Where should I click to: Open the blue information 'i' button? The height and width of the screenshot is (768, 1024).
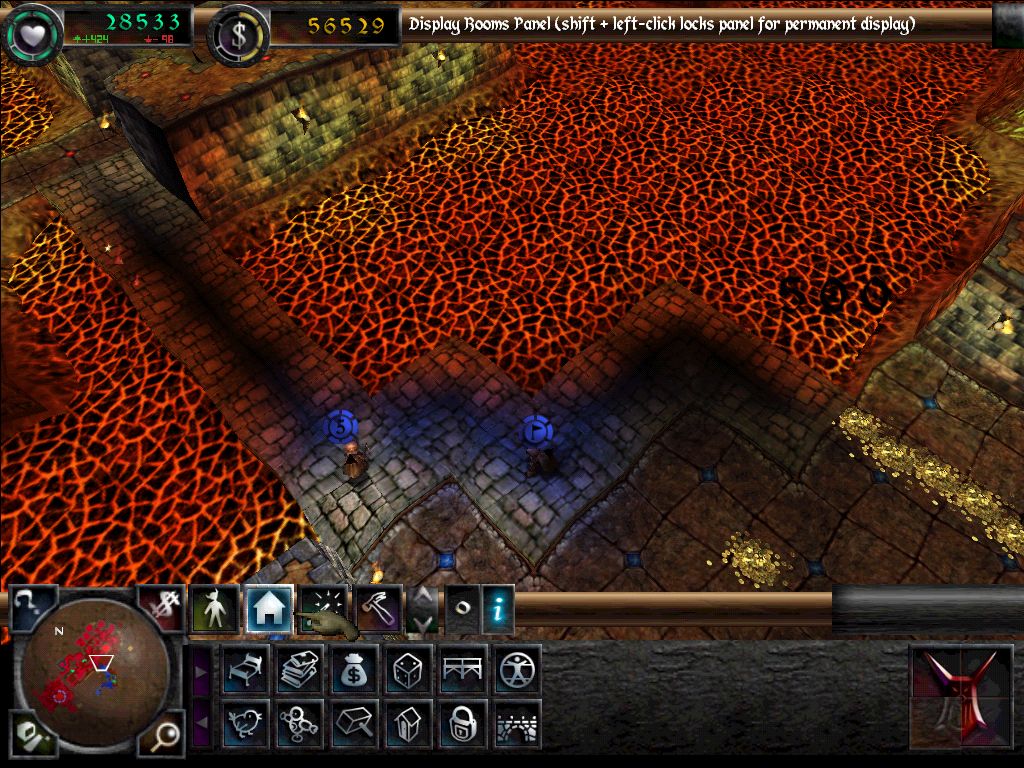(x=498, y=609)
